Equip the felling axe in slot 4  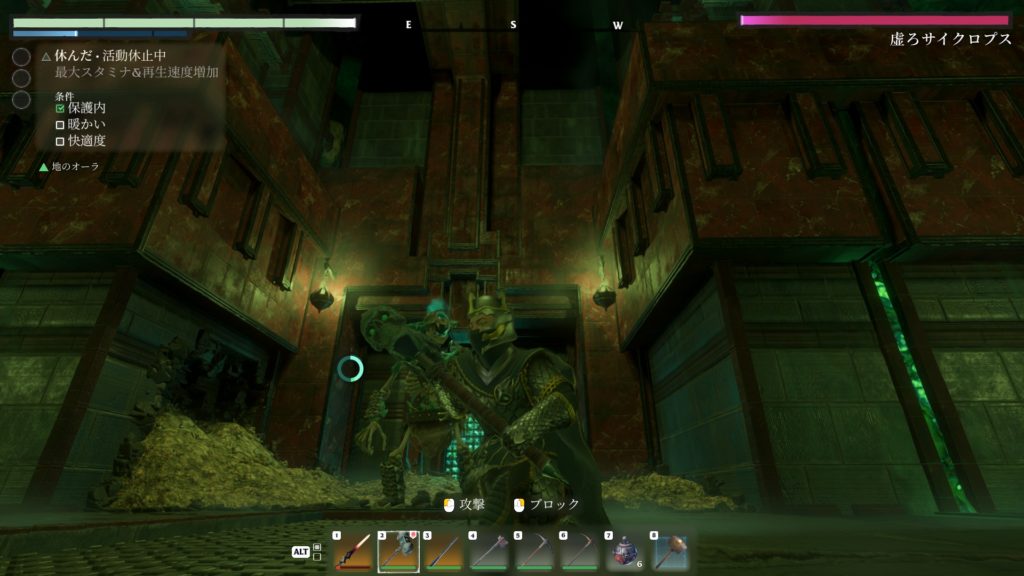(489, 553)
